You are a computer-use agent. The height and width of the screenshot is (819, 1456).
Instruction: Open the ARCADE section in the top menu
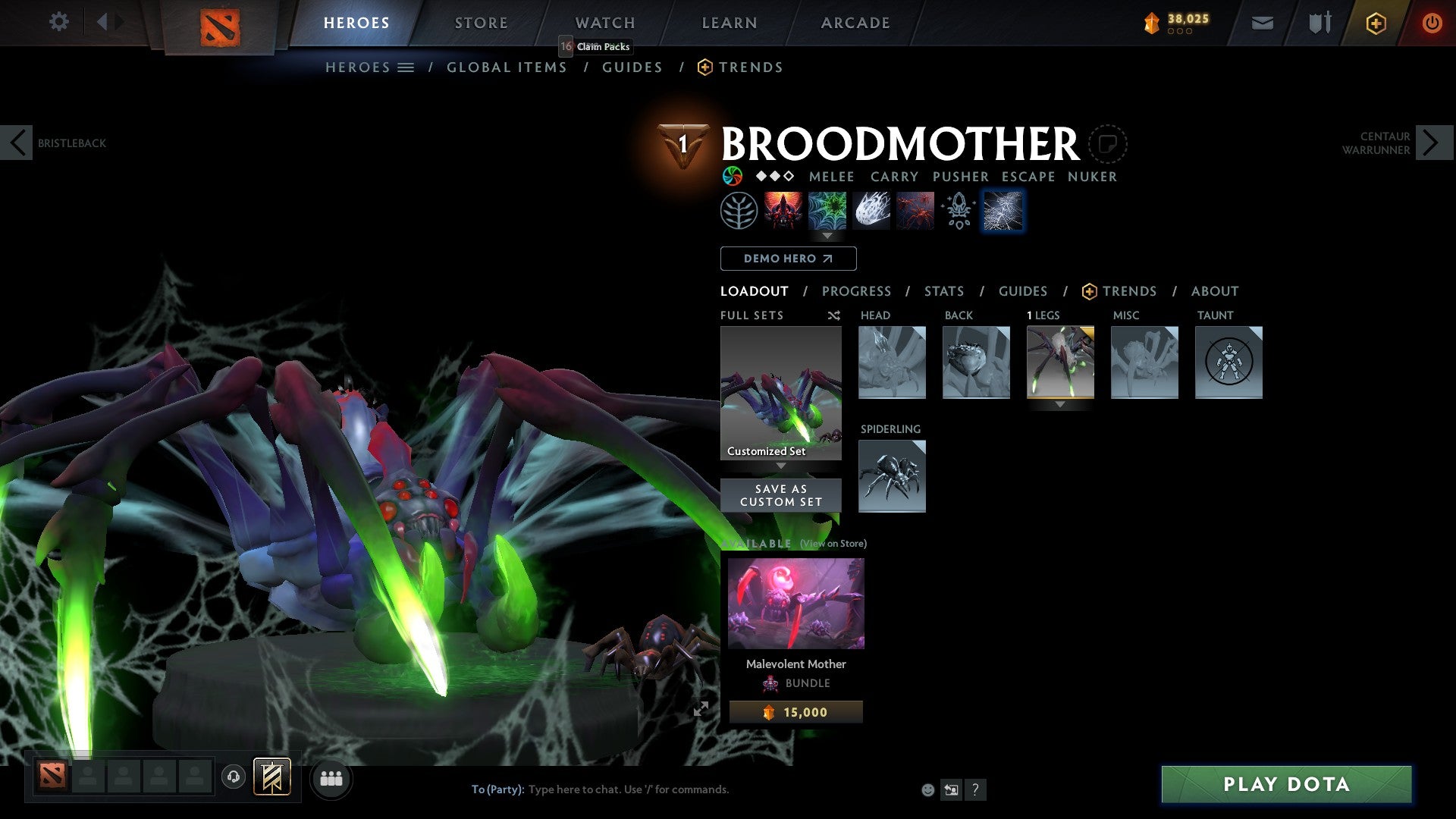tap(855, 23)
